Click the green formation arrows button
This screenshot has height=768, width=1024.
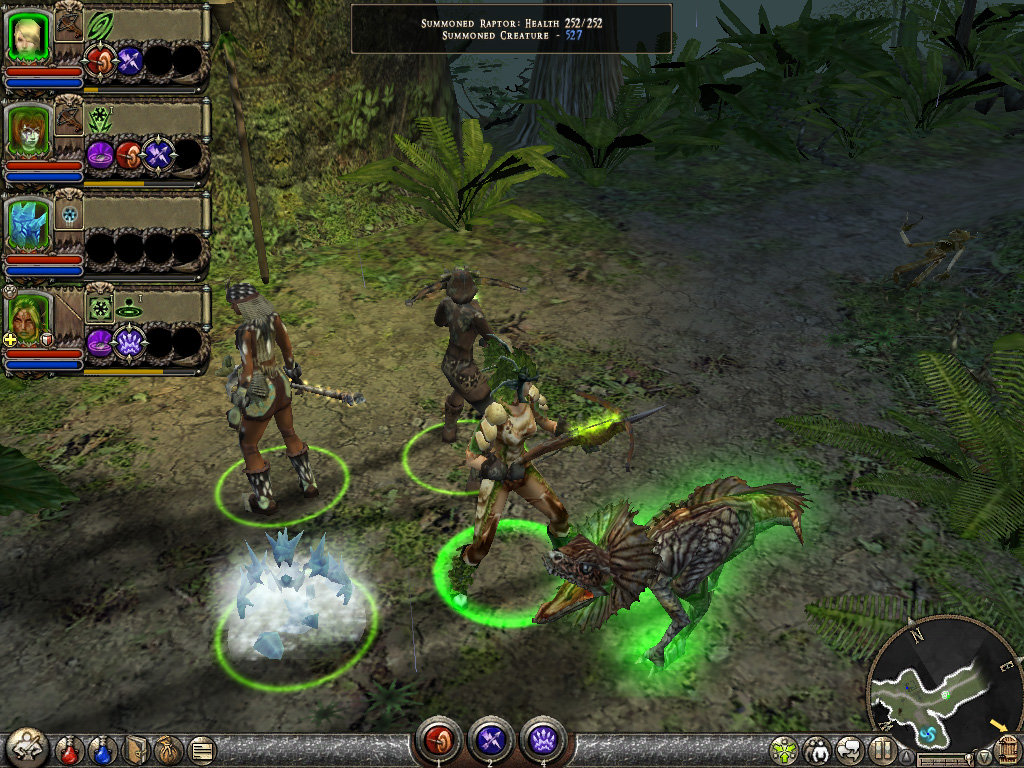click(785, 749)
